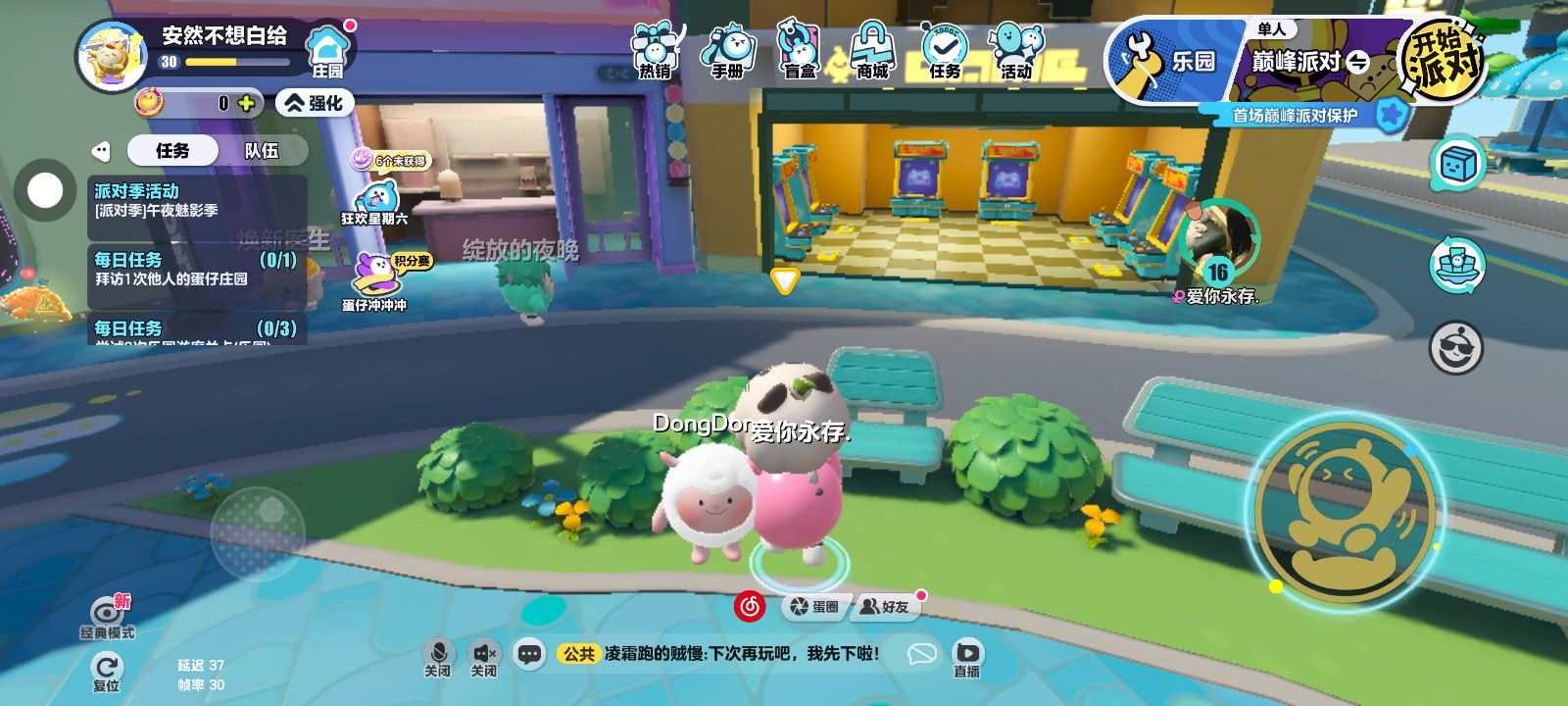Switch to the 队伍 team tab

(261, 150)
